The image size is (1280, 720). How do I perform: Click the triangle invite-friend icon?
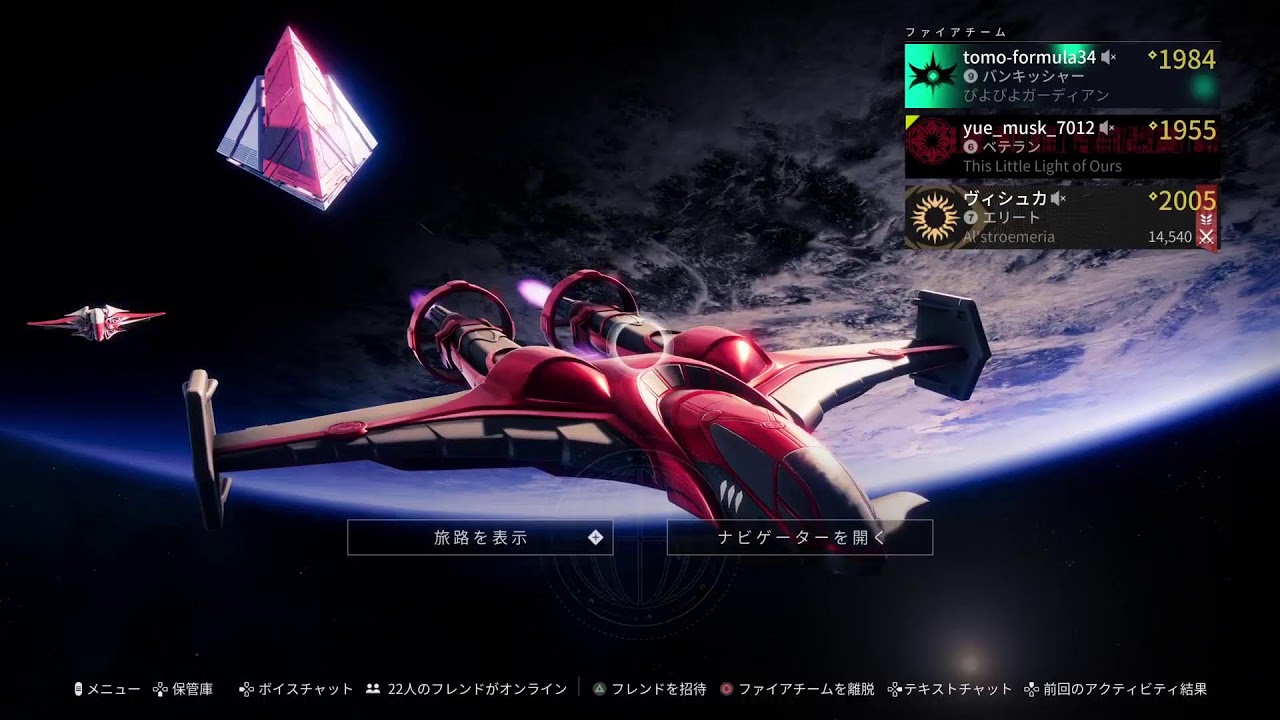(600, 689)
